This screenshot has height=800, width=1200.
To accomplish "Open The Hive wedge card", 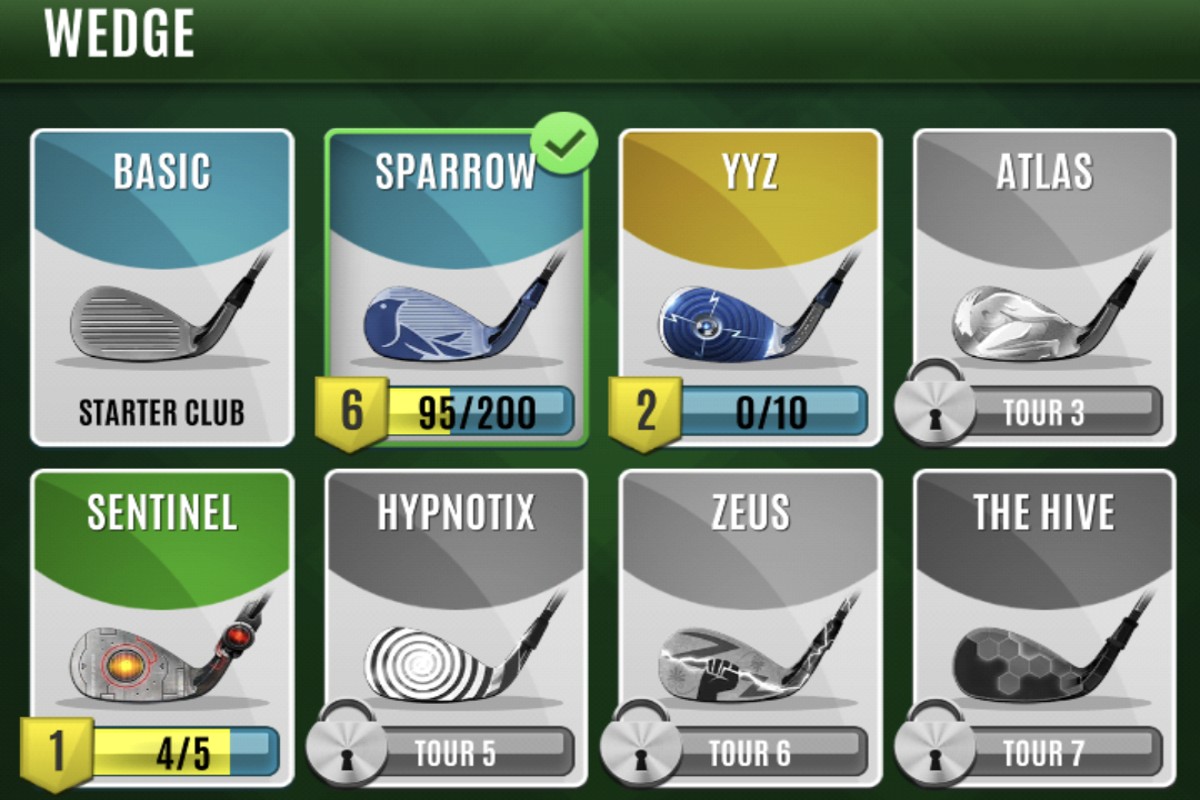I will 1044,628.
